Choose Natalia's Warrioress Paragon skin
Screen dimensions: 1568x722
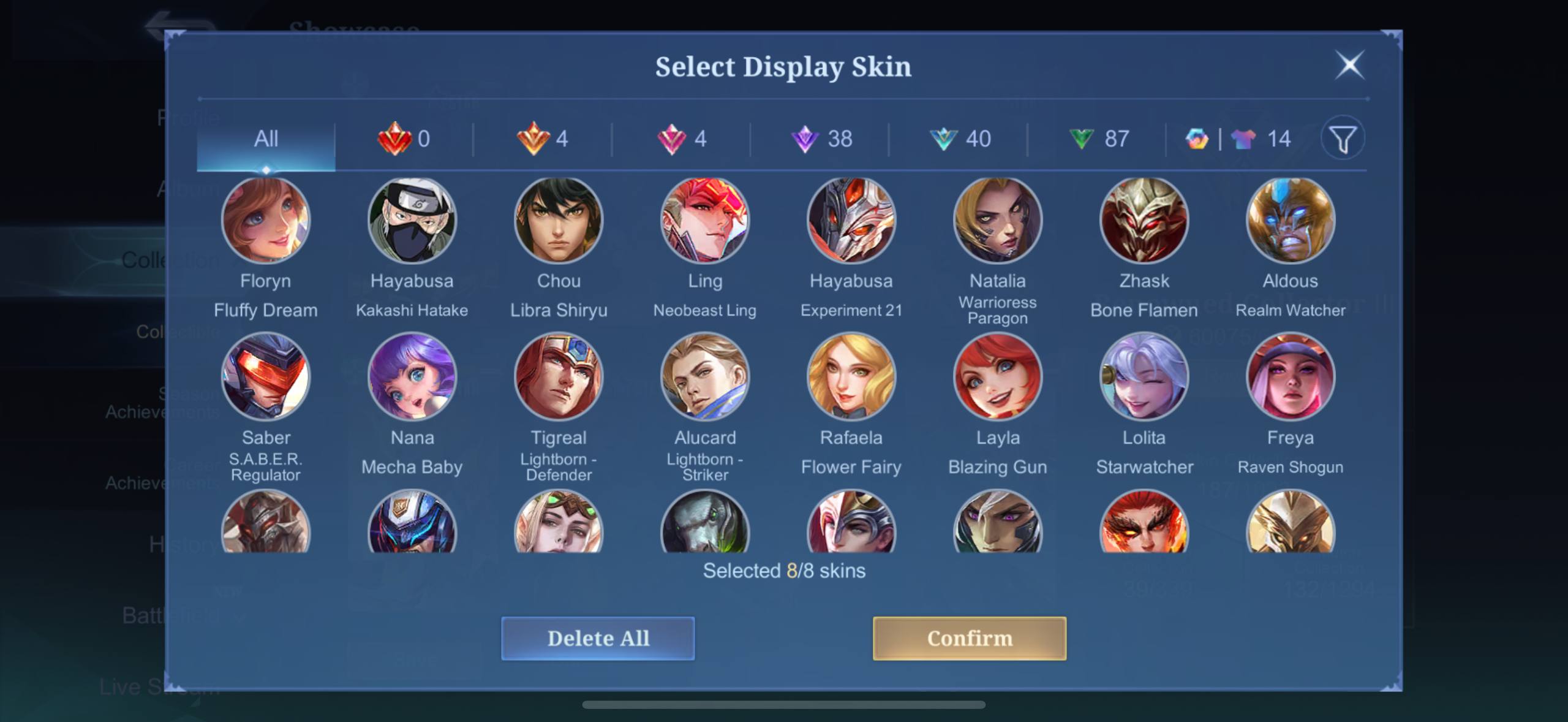998,220
